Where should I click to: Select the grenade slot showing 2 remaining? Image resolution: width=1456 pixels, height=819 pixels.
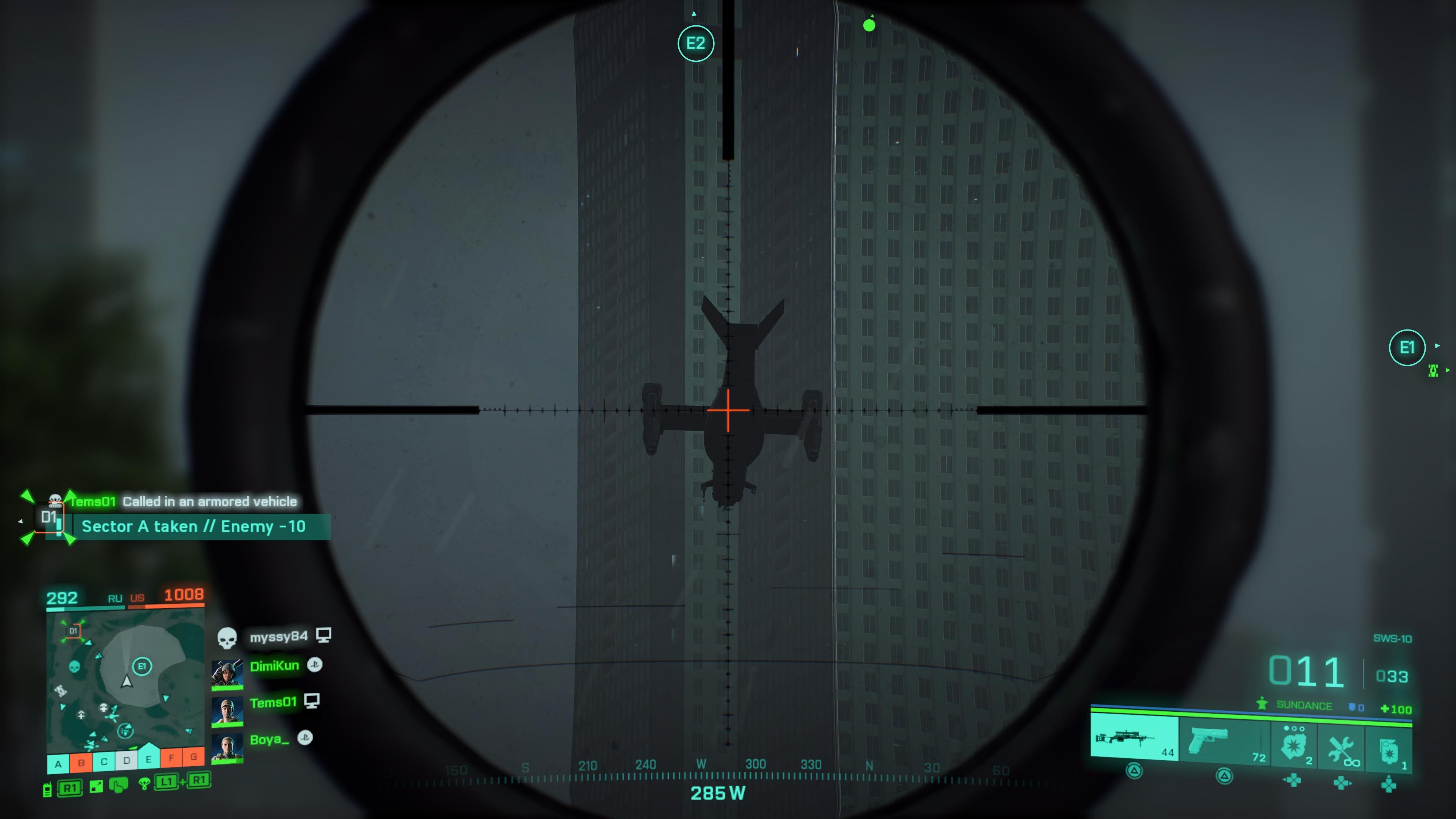click(1294, 745)
